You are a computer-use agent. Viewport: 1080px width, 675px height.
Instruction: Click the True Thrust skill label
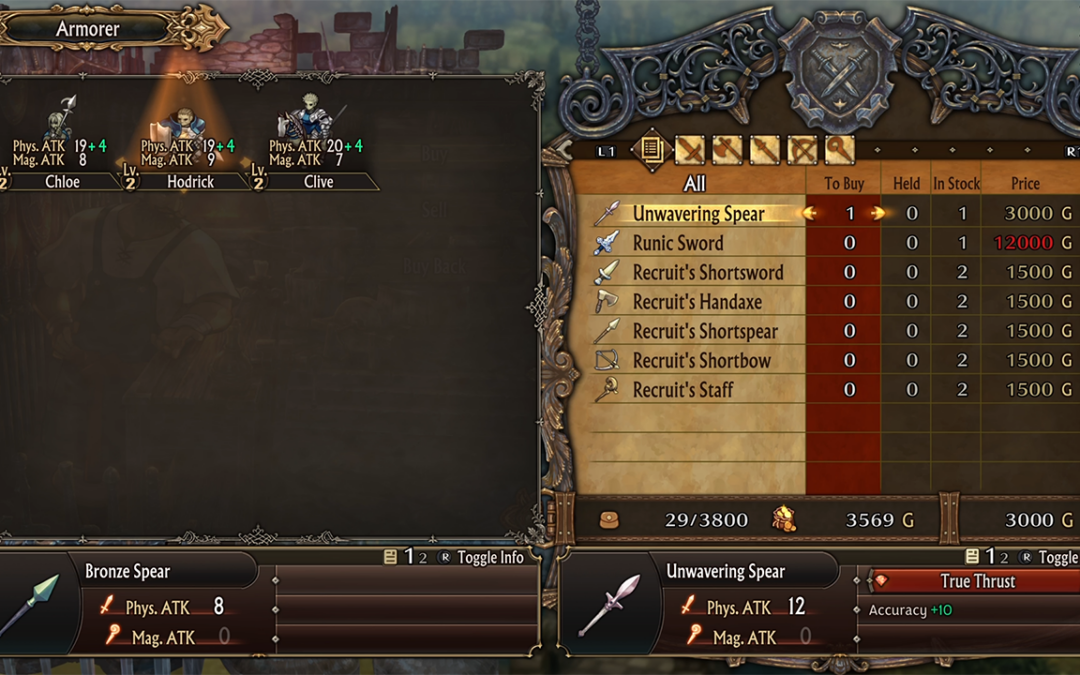(977, 581)
